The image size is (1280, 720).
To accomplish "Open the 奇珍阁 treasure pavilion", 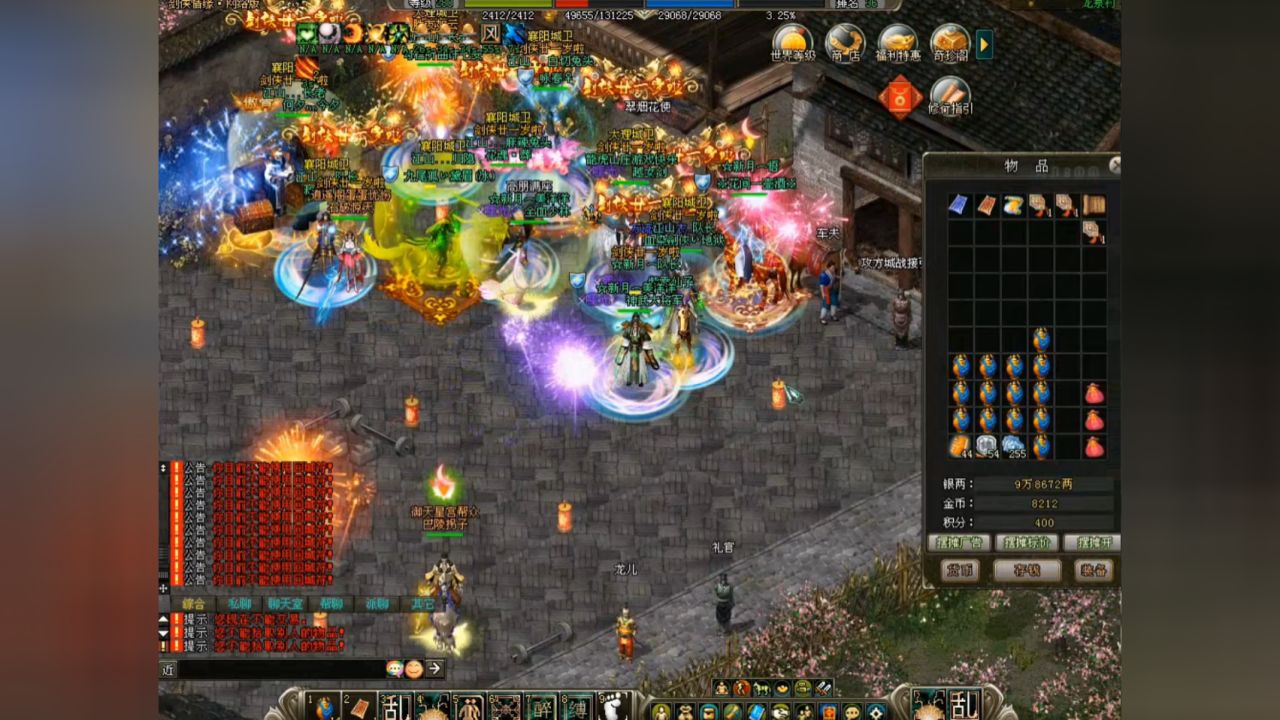I will click(x=949, y=42).
